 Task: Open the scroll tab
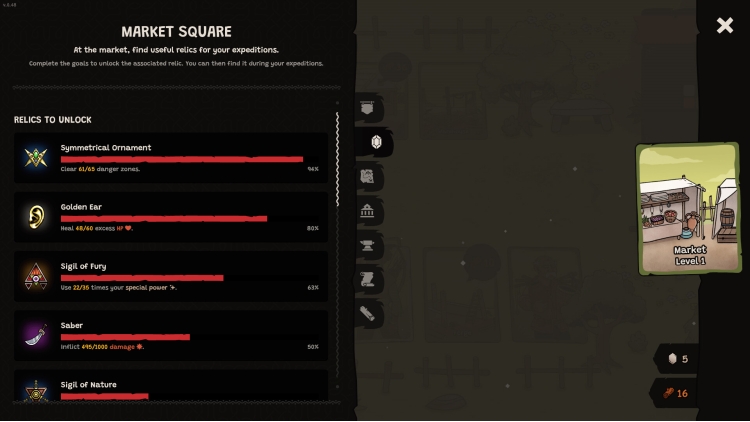coord(368,279)
